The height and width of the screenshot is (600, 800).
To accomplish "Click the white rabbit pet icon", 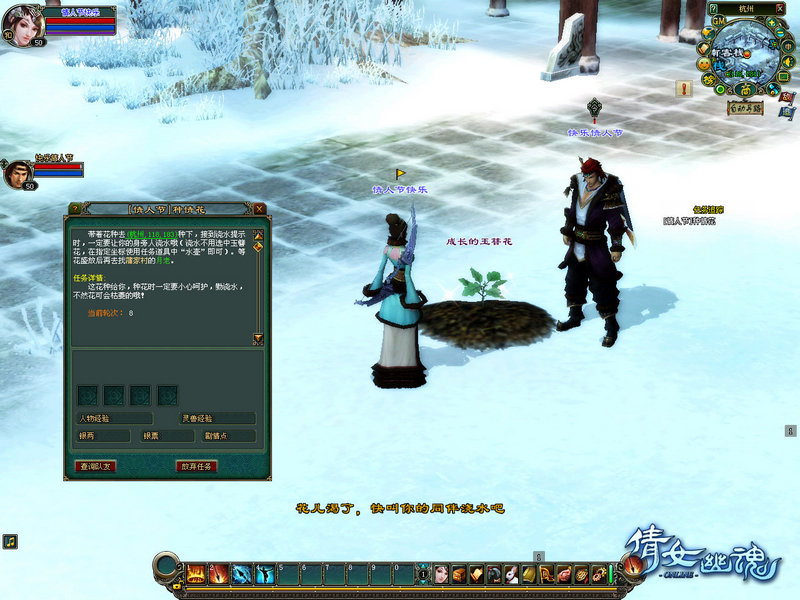I will [510, 574].
